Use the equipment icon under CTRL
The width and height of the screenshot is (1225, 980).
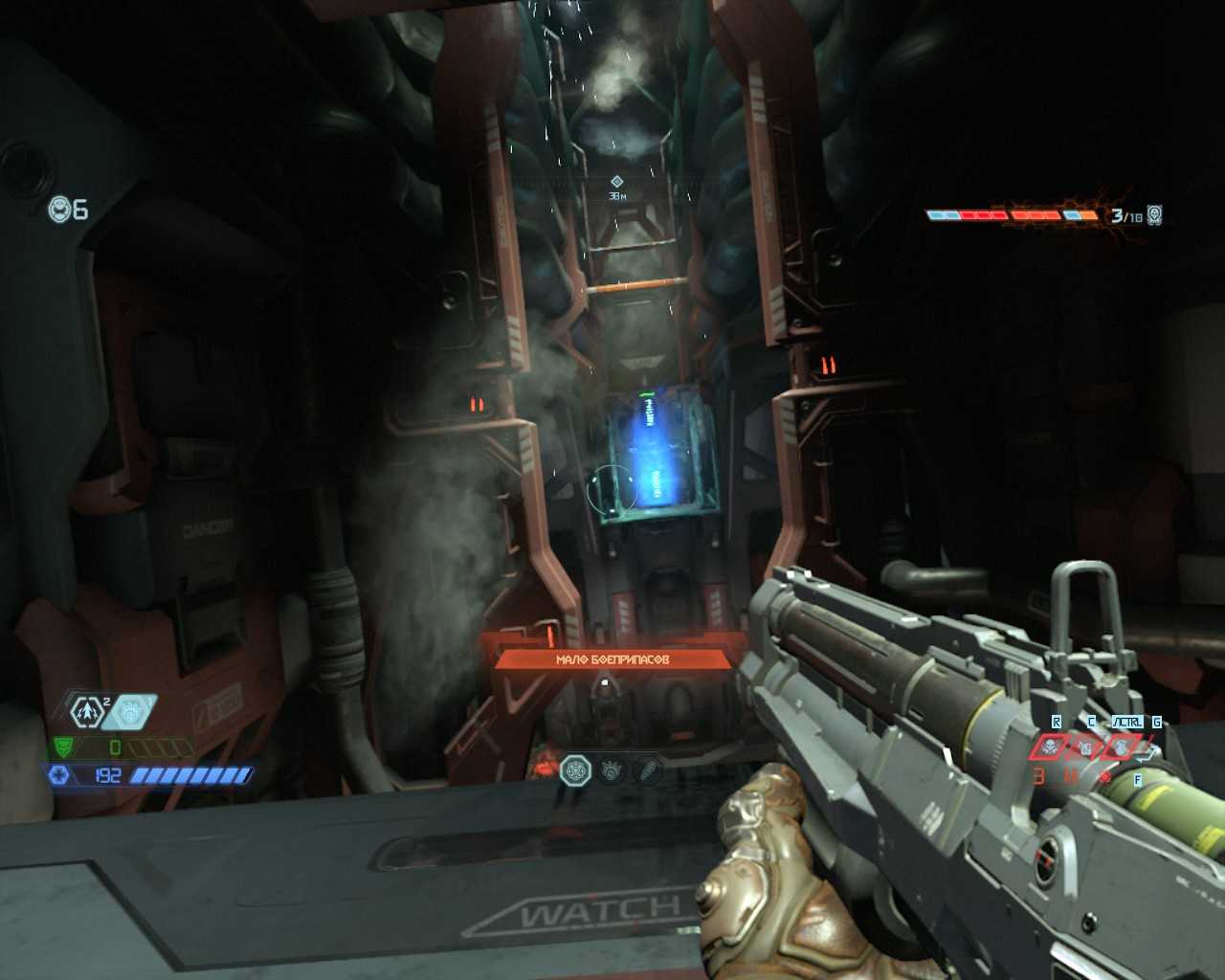[1122, 747]
